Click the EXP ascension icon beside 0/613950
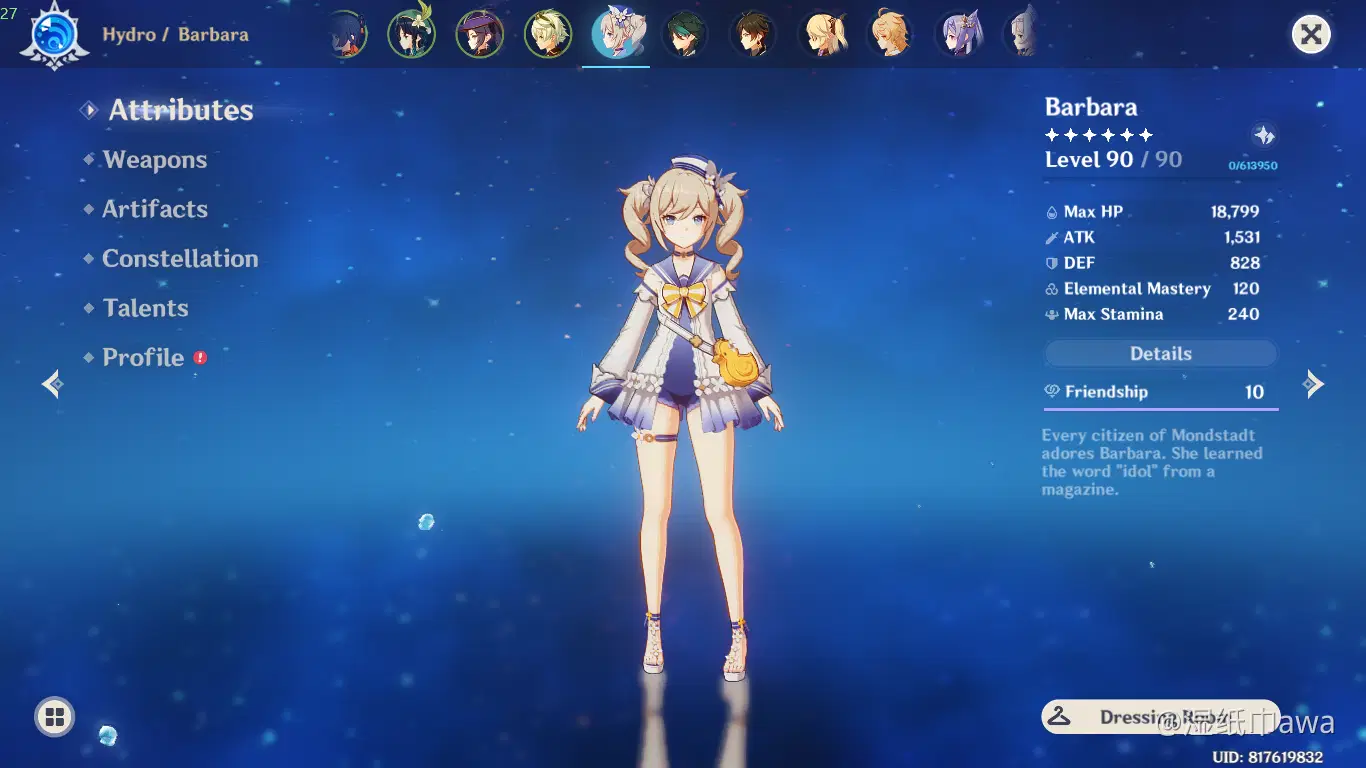 tap(1264, 134)
